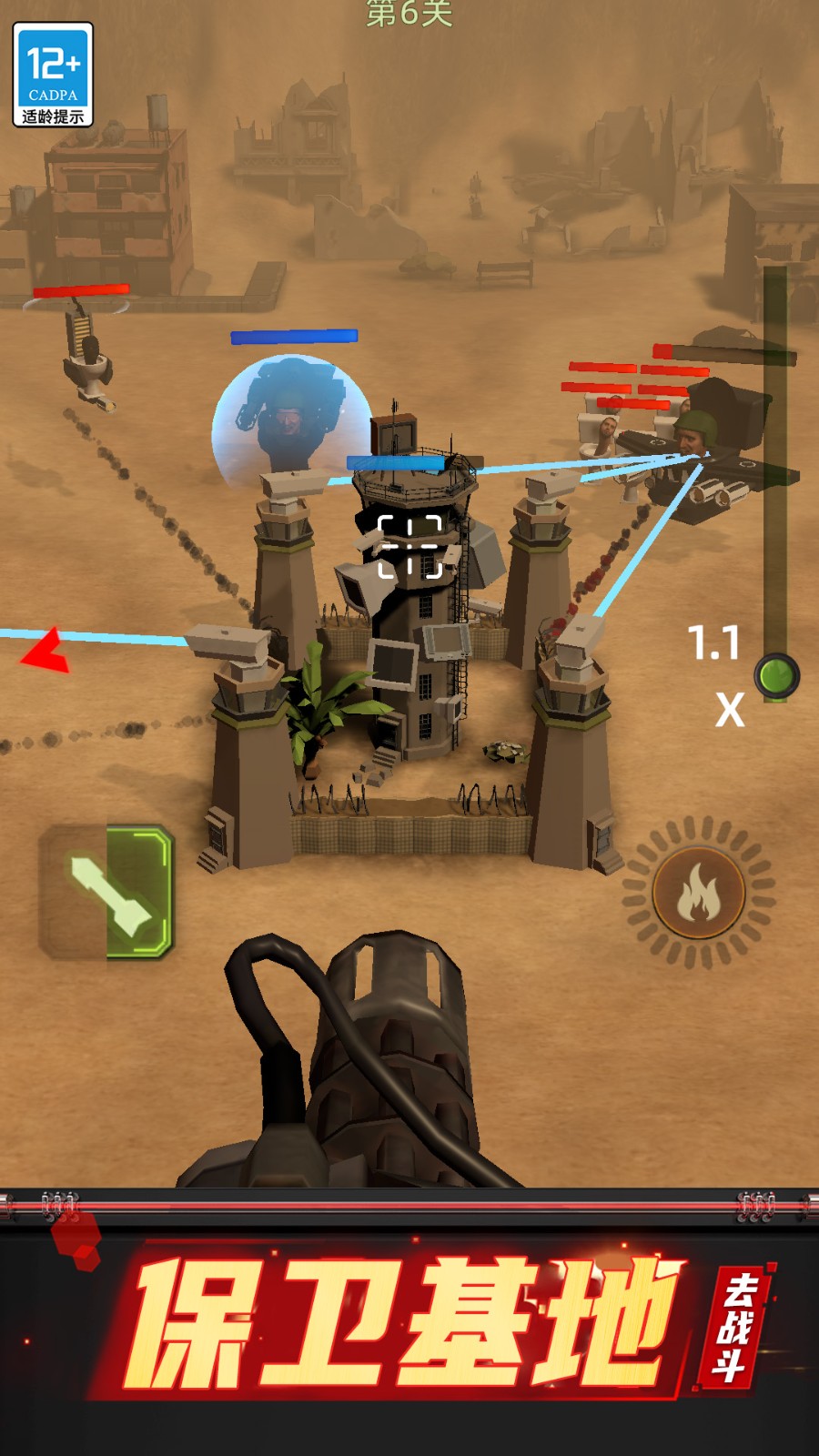Click the green zoom slider knob

coord(776,676)
